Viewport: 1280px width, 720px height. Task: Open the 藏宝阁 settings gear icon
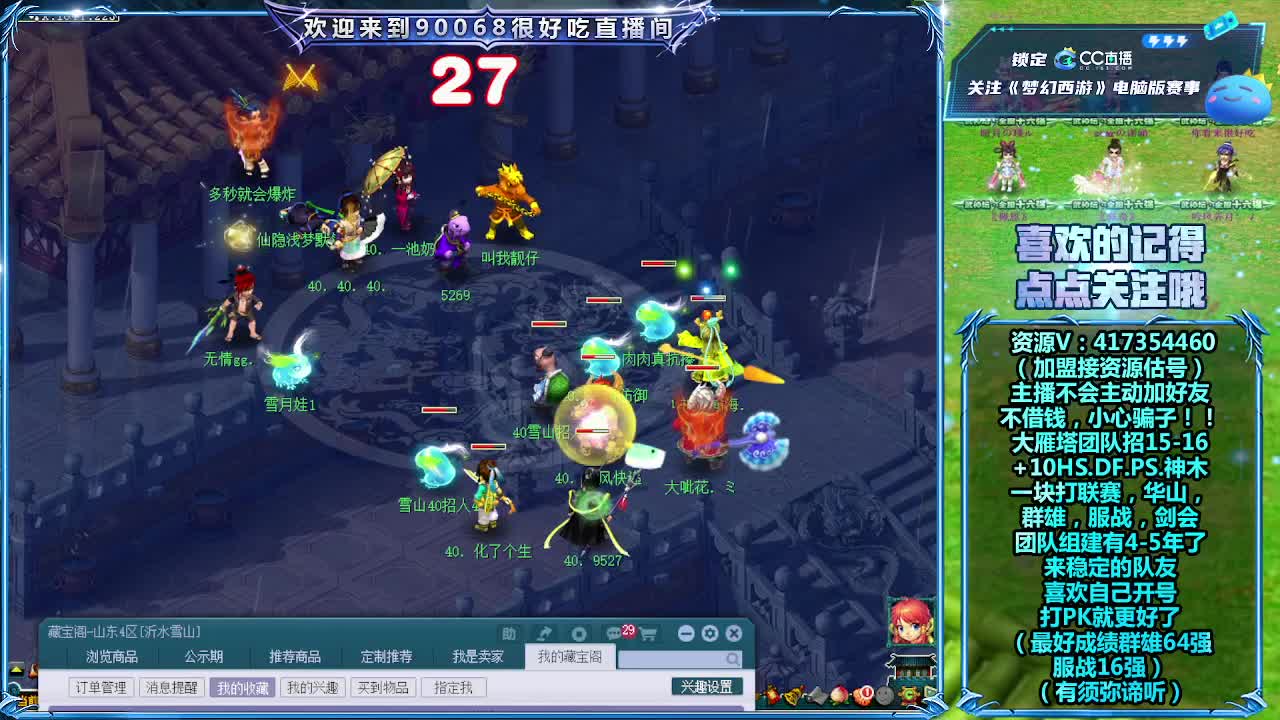point(707,632)
